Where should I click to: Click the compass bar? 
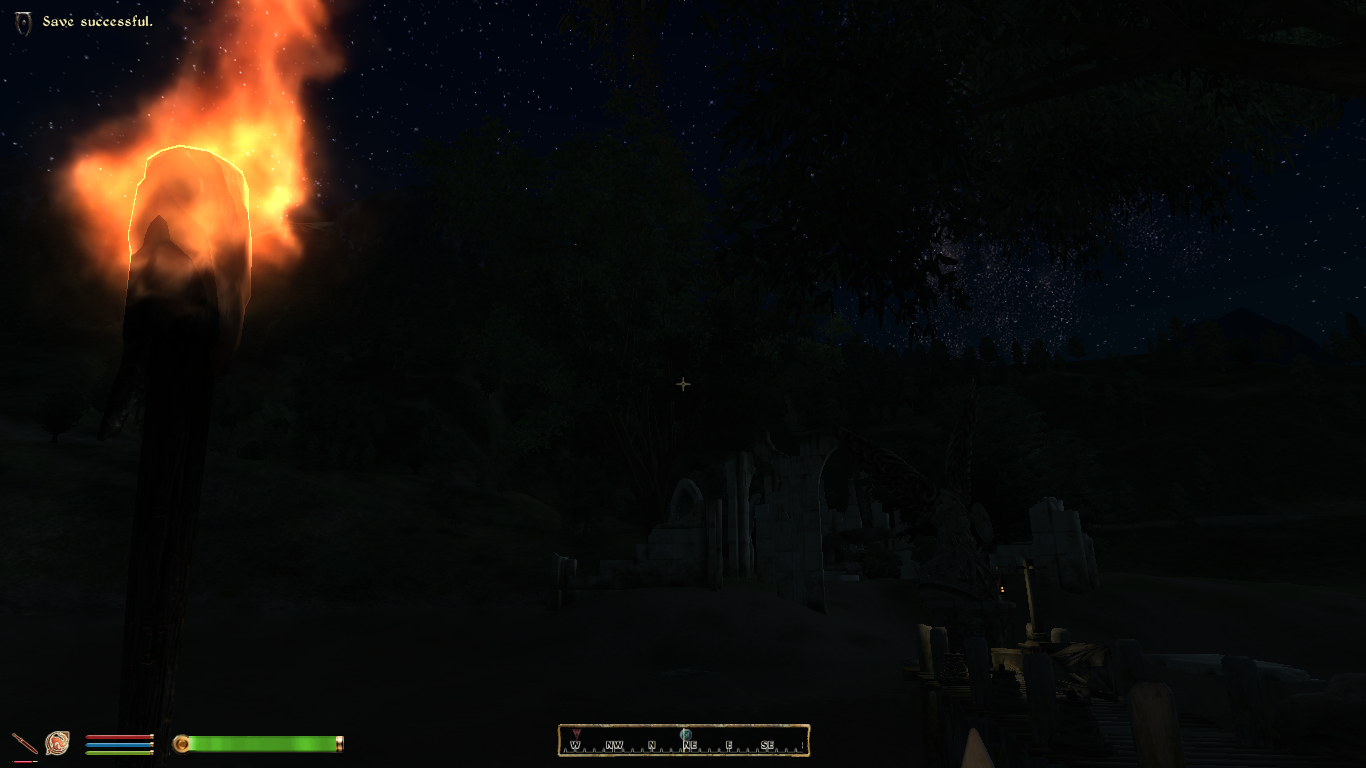pos(683,741)
